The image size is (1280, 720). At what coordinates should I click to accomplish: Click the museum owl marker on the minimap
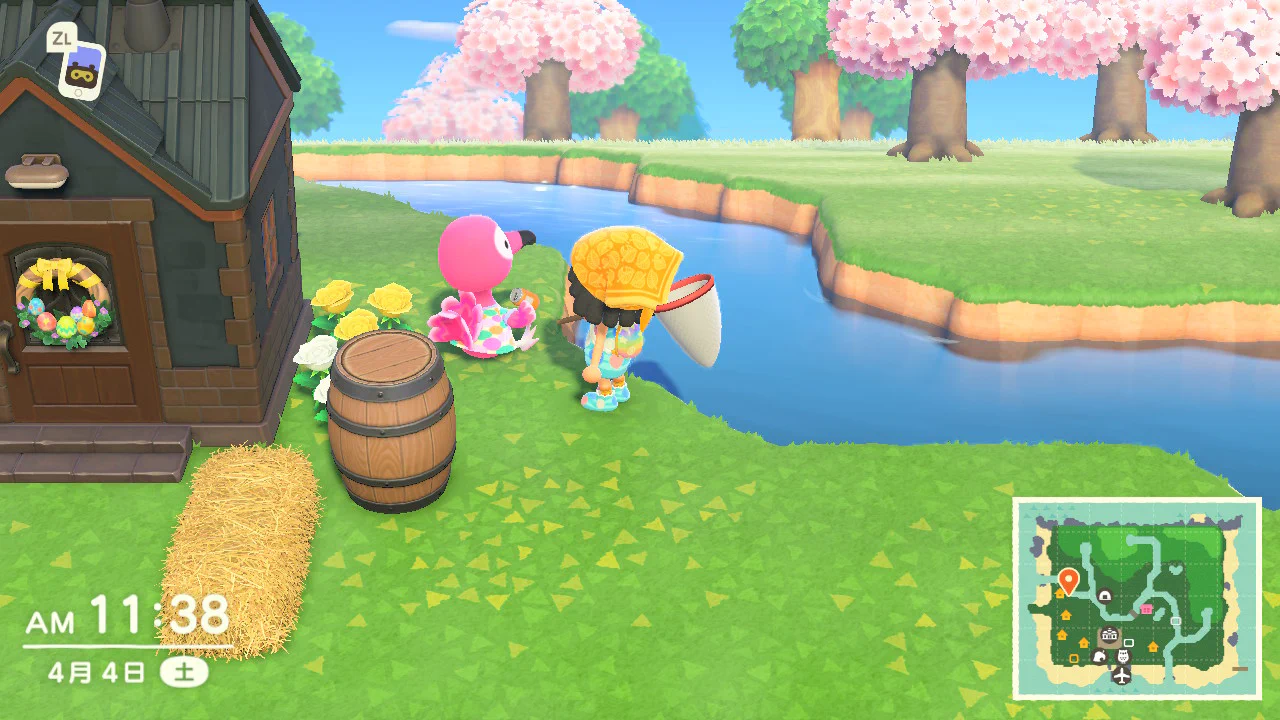[1122, 656]
